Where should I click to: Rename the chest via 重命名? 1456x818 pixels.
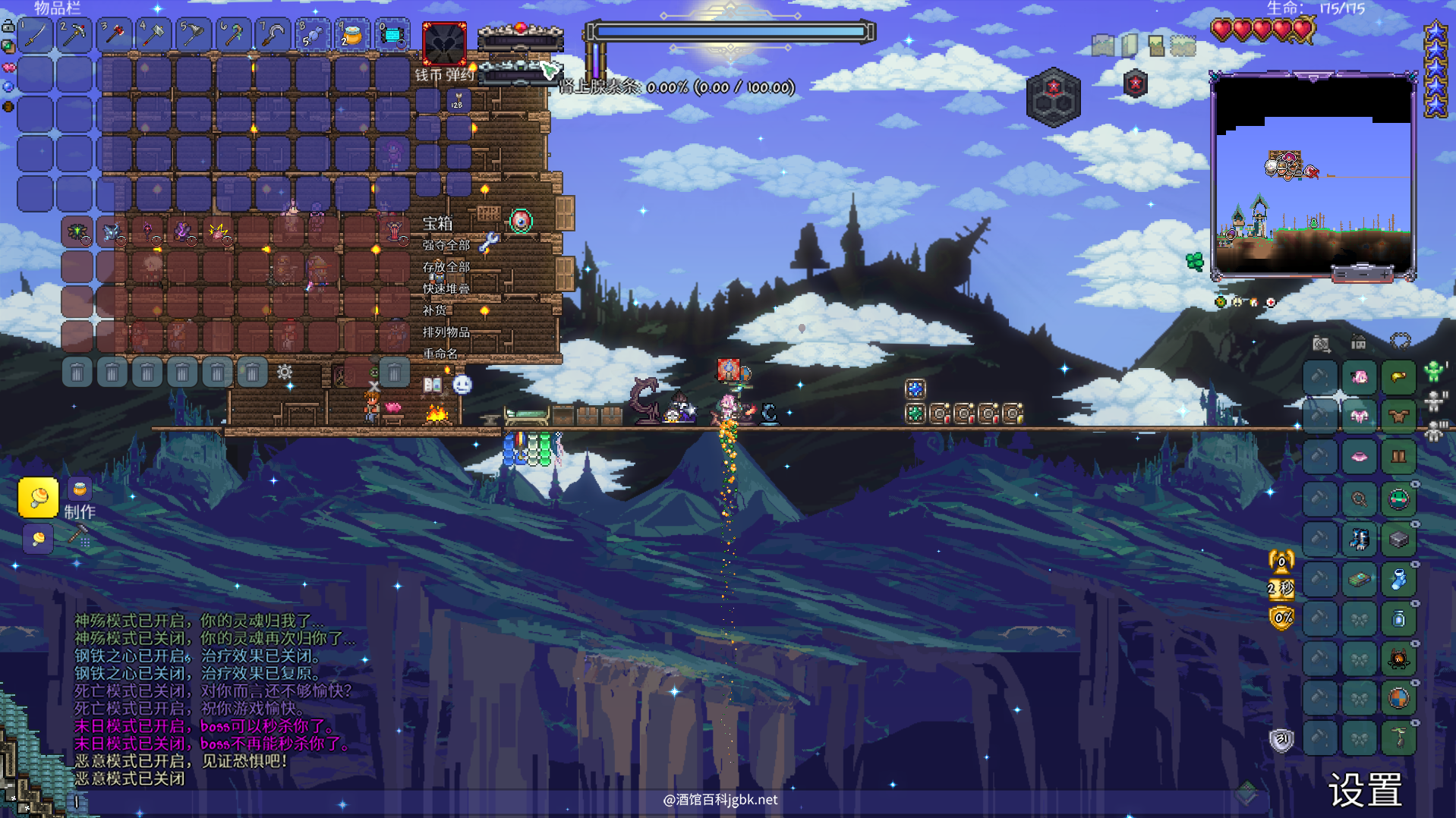[x=440, y=354]
